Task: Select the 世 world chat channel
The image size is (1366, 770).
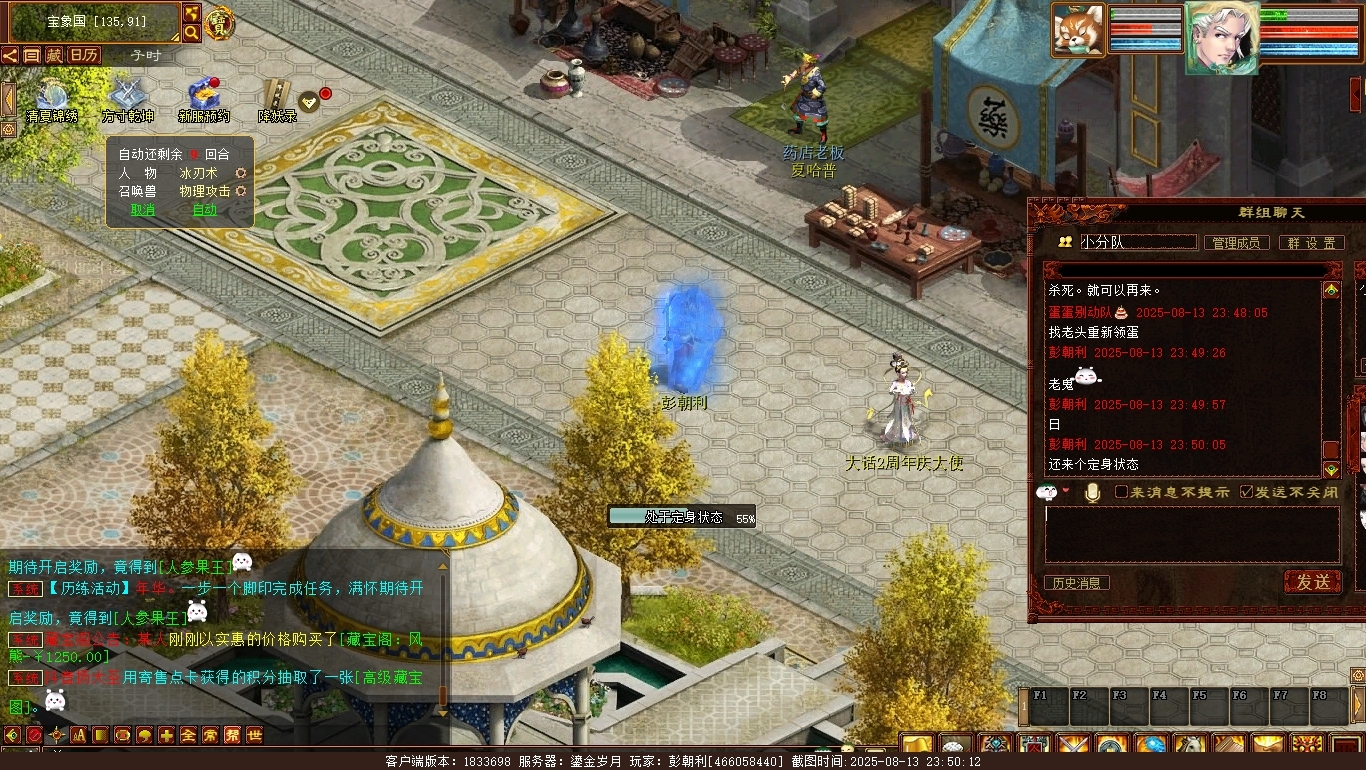Action: point(254,735)
